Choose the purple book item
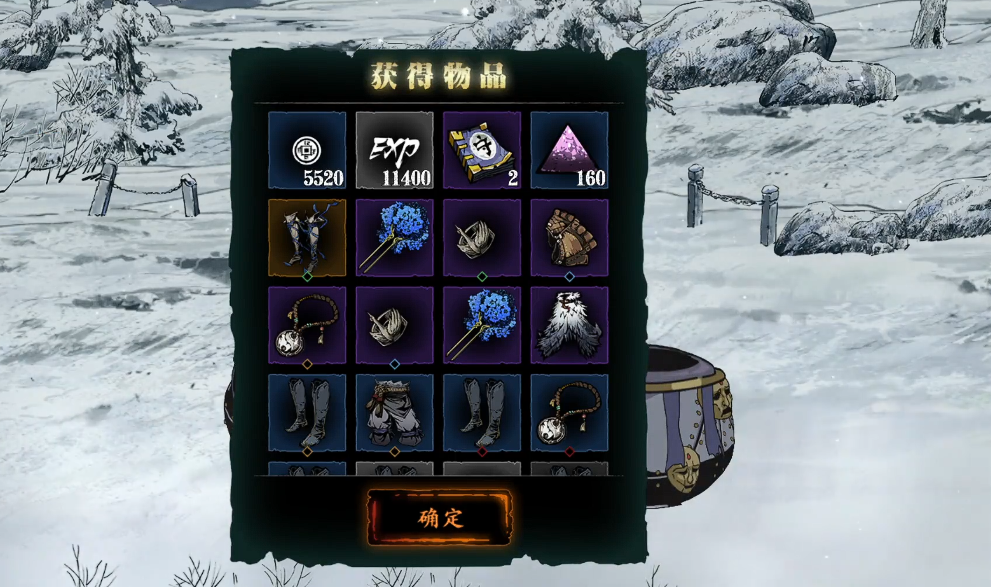 (482, 150)
